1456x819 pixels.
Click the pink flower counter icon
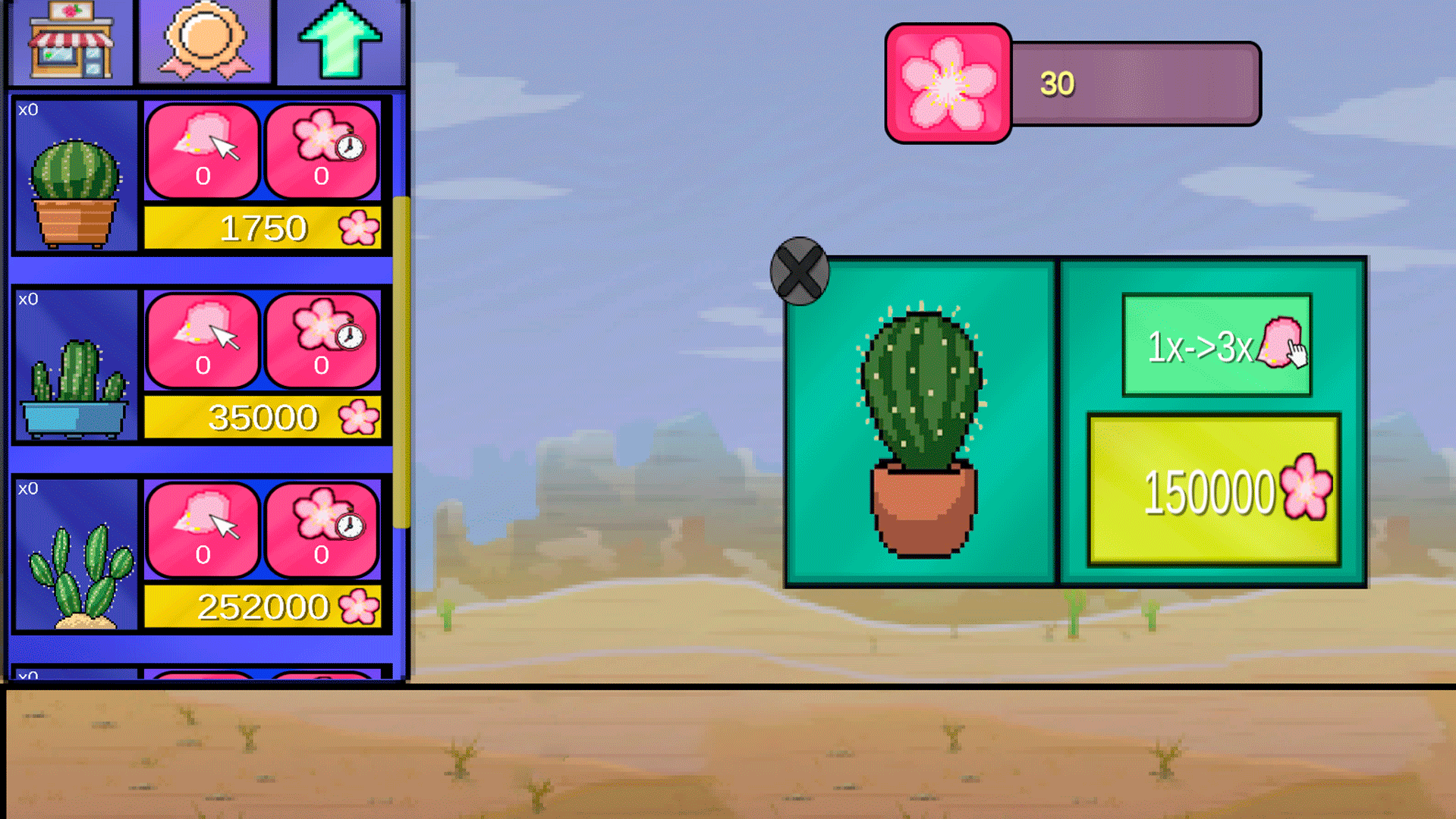(x=947, y=83)
